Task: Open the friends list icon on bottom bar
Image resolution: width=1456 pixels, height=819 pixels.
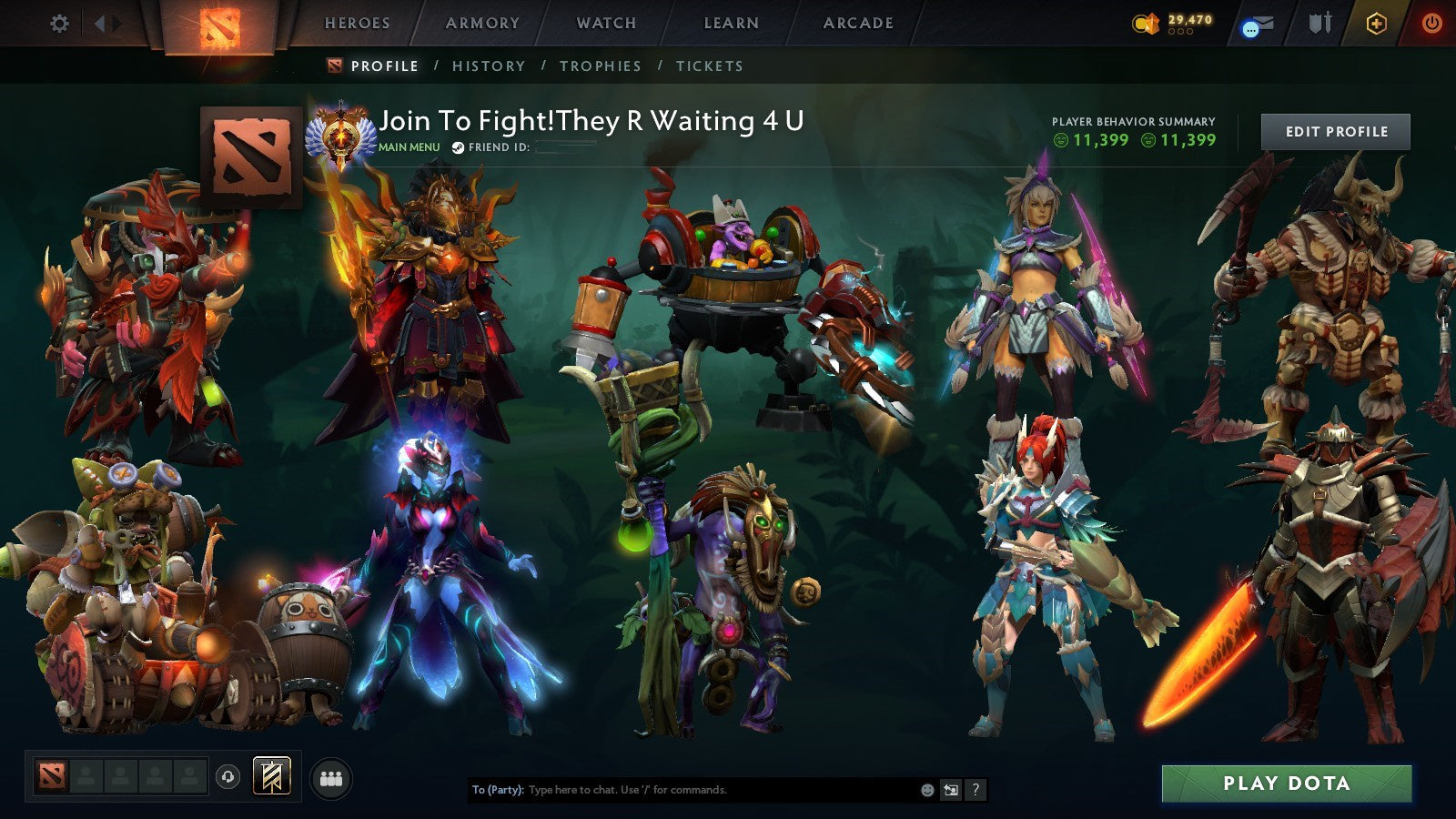Action: pos(330,775)
